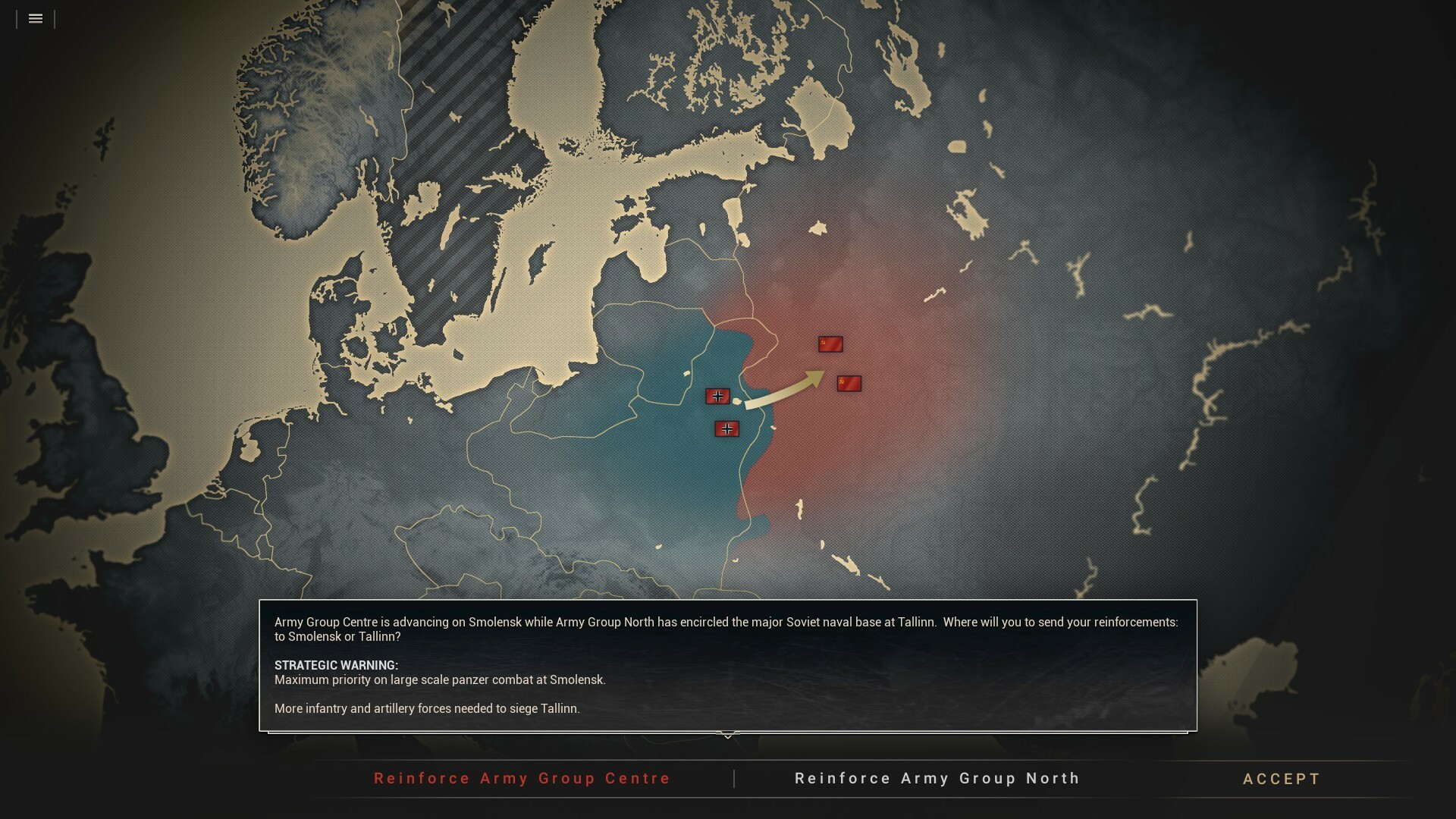Toggle selection on the highlighted Centre reinforcement choice

tap(521, 778)
